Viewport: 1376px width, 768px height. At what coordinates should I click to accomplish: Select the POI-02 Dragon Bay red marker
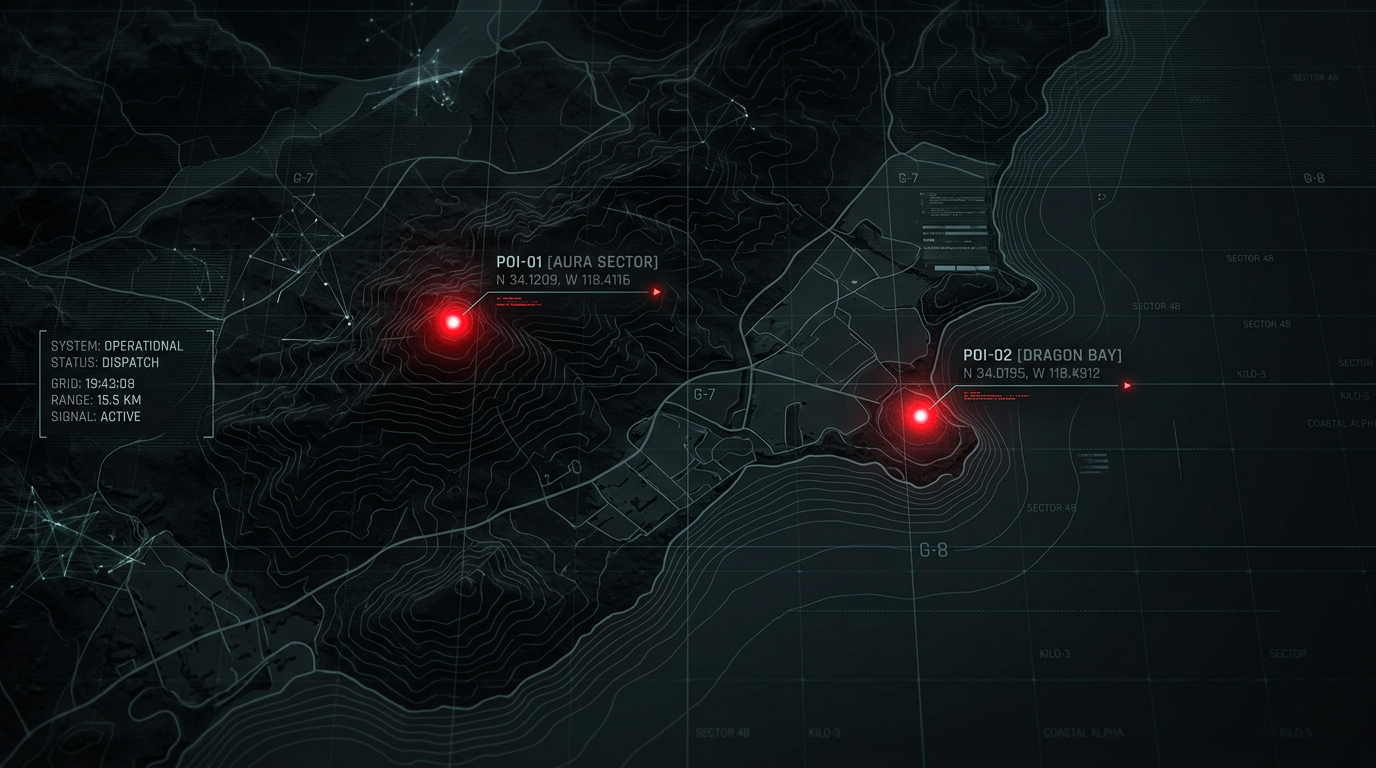click(920, 415)
